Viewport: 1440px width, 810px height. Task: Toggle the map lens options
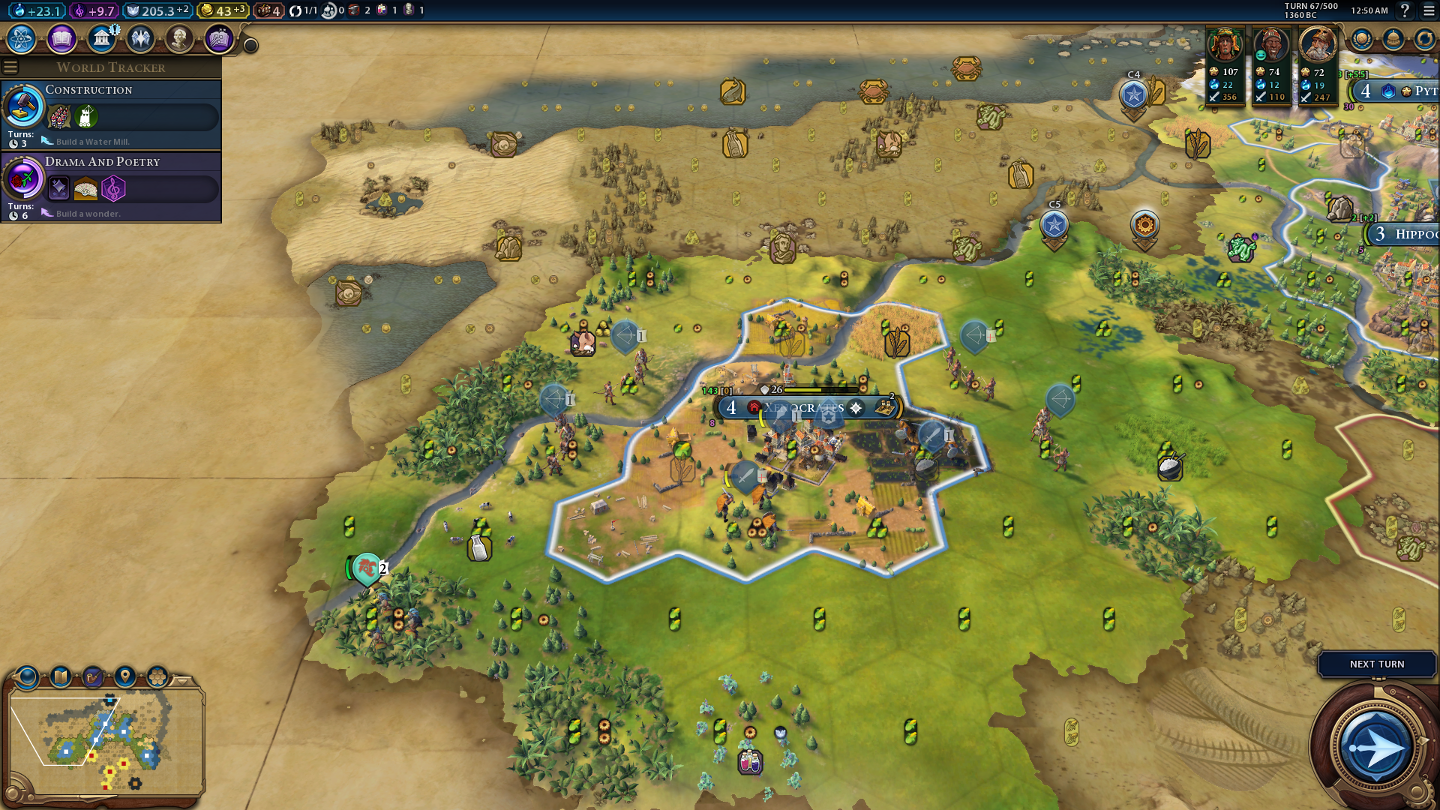click(25, 675)
